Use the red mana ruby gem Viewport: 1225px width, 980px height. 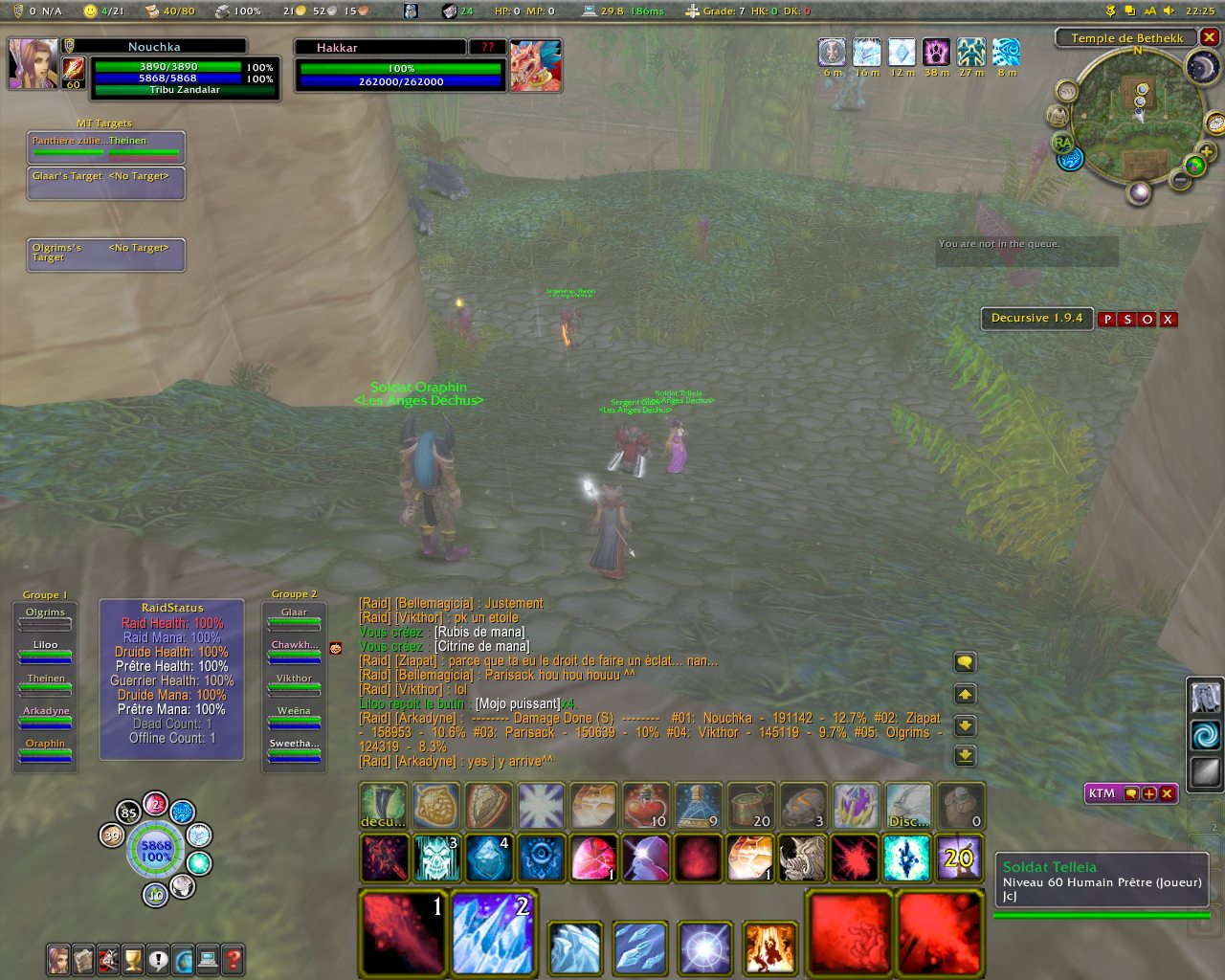point(593,857)
